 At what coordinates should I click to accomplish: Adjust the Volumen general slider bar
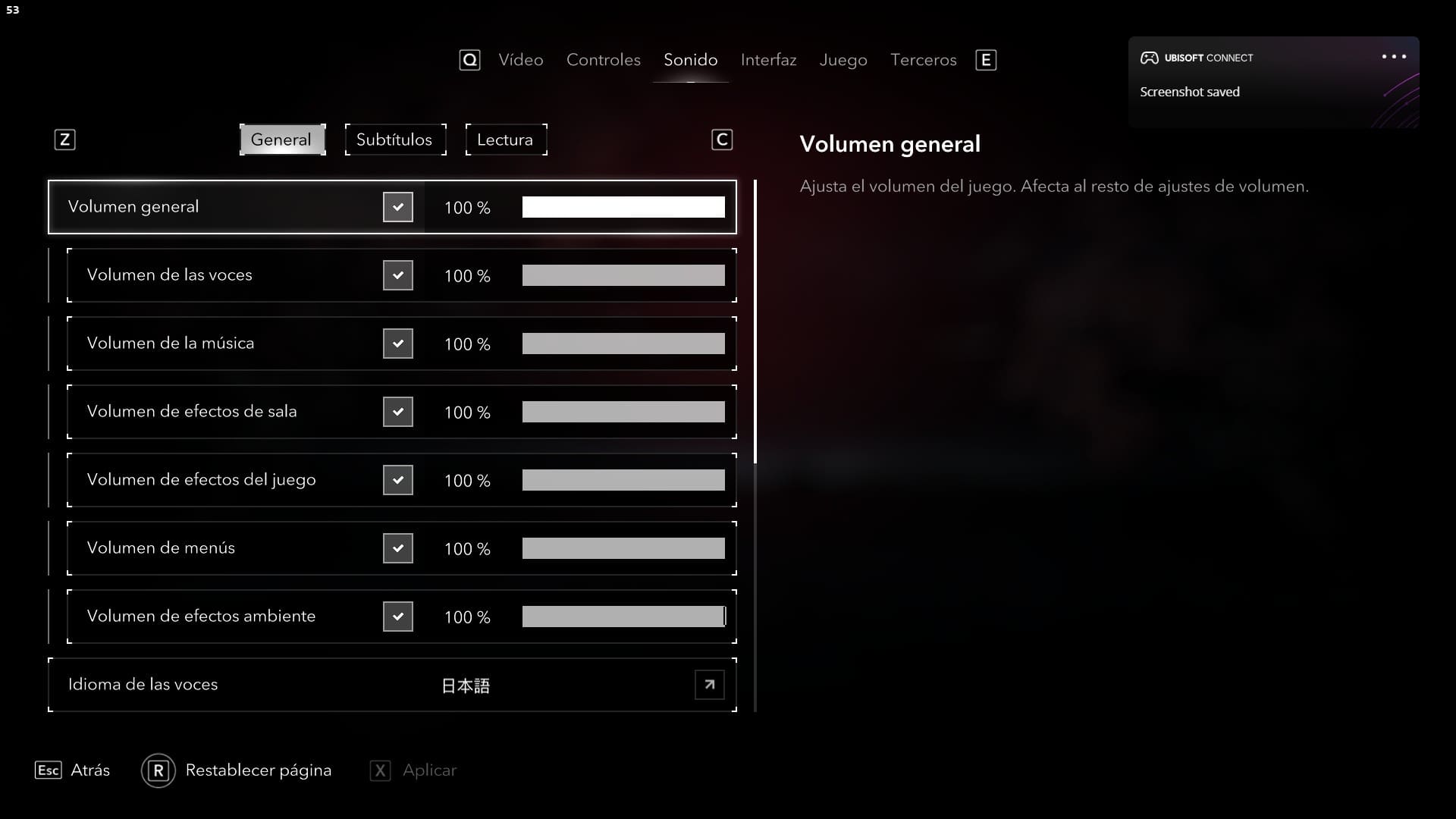[623, 207]
